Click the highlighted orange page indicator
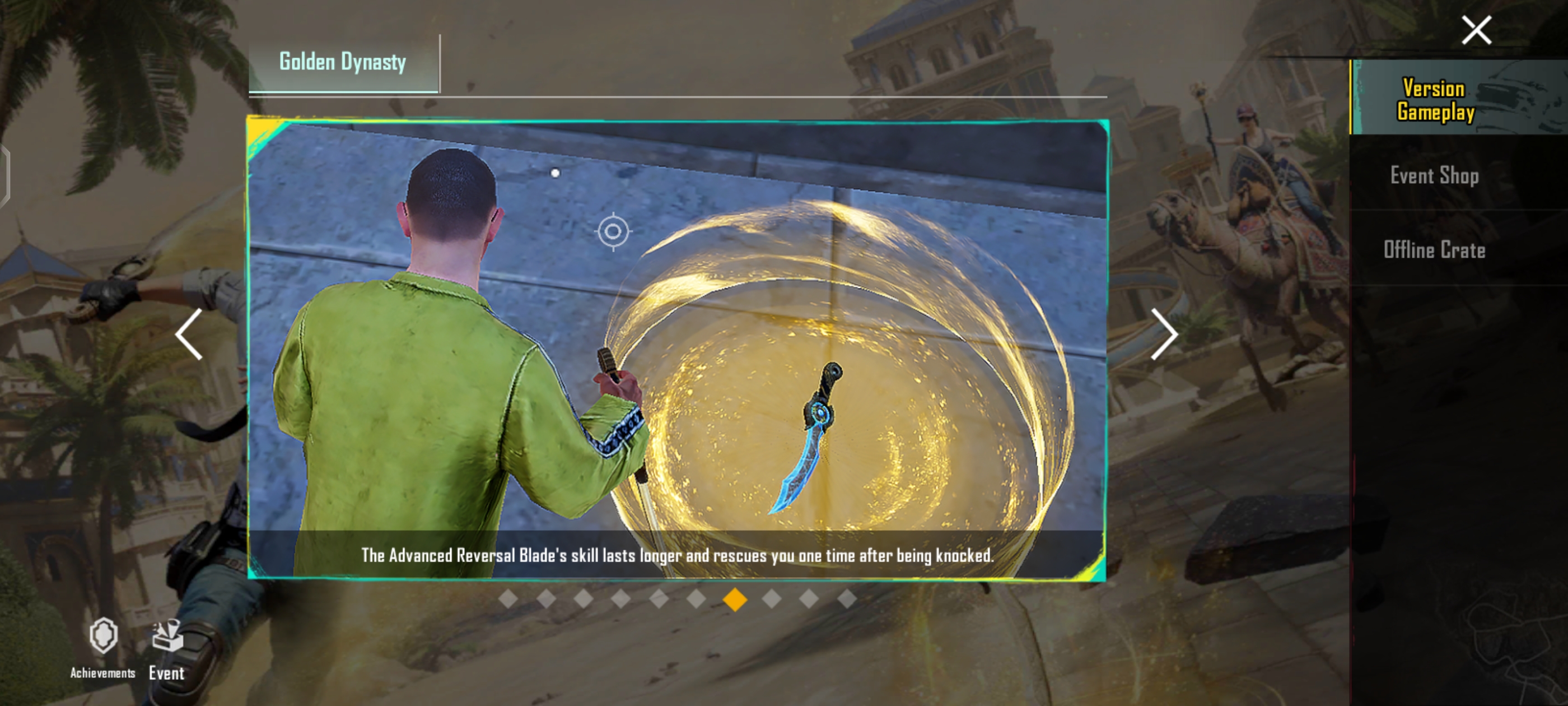The height and width of the screenshot is (706, 1568). 735,600
